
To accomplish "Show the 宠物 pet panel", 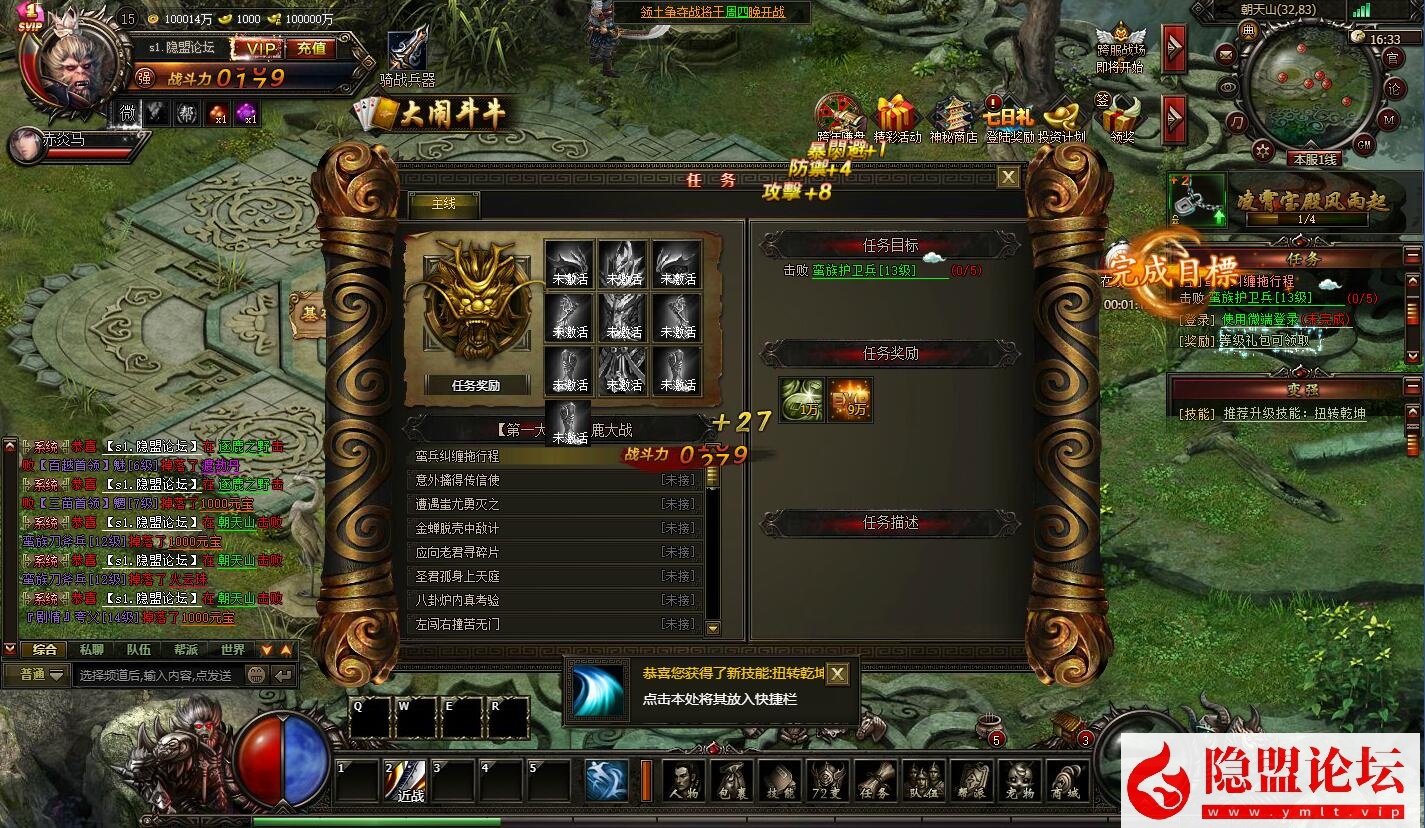I will 1021,780.
